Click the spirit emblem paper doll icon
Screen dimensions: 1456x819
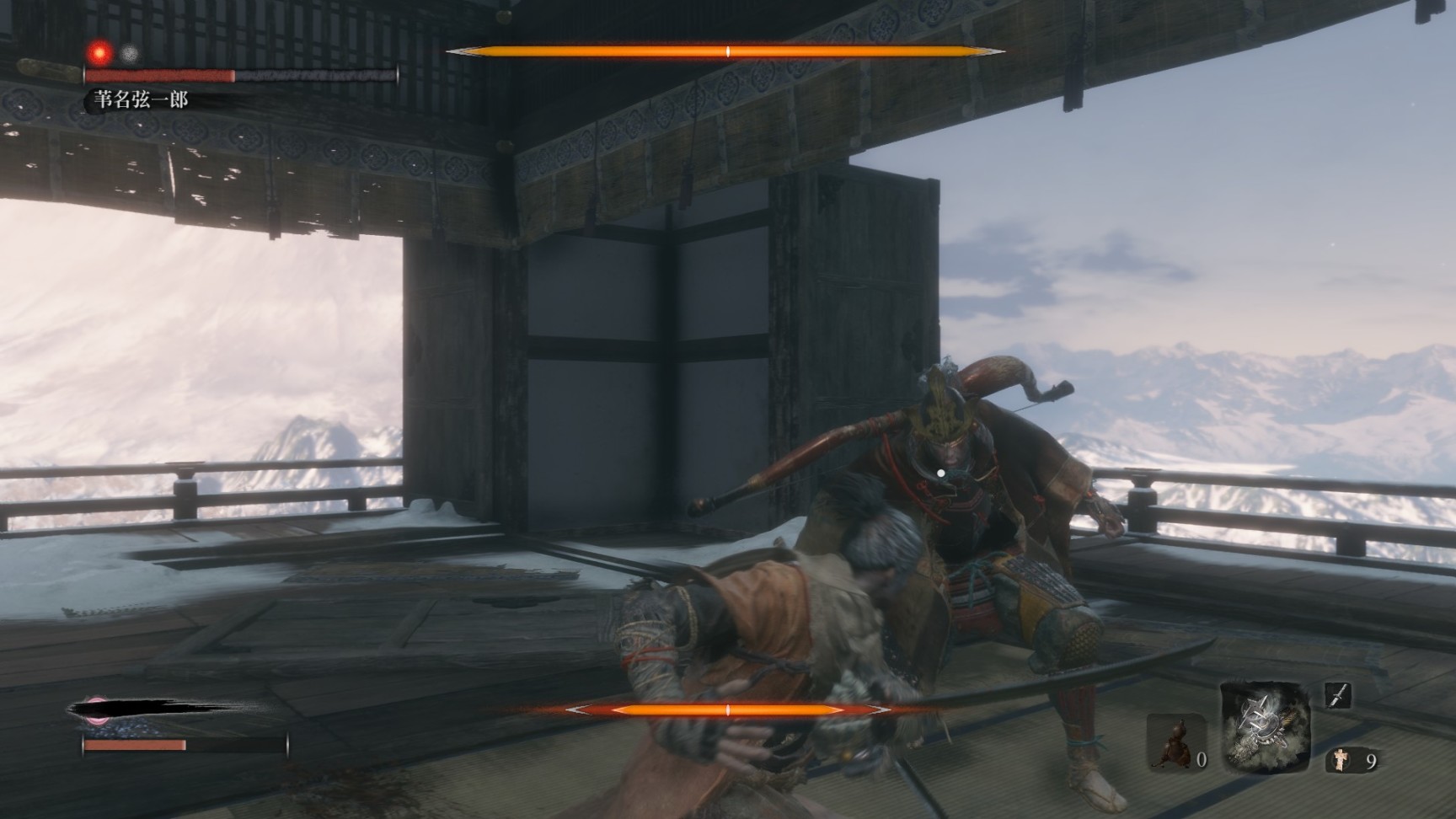[1341, 761]
